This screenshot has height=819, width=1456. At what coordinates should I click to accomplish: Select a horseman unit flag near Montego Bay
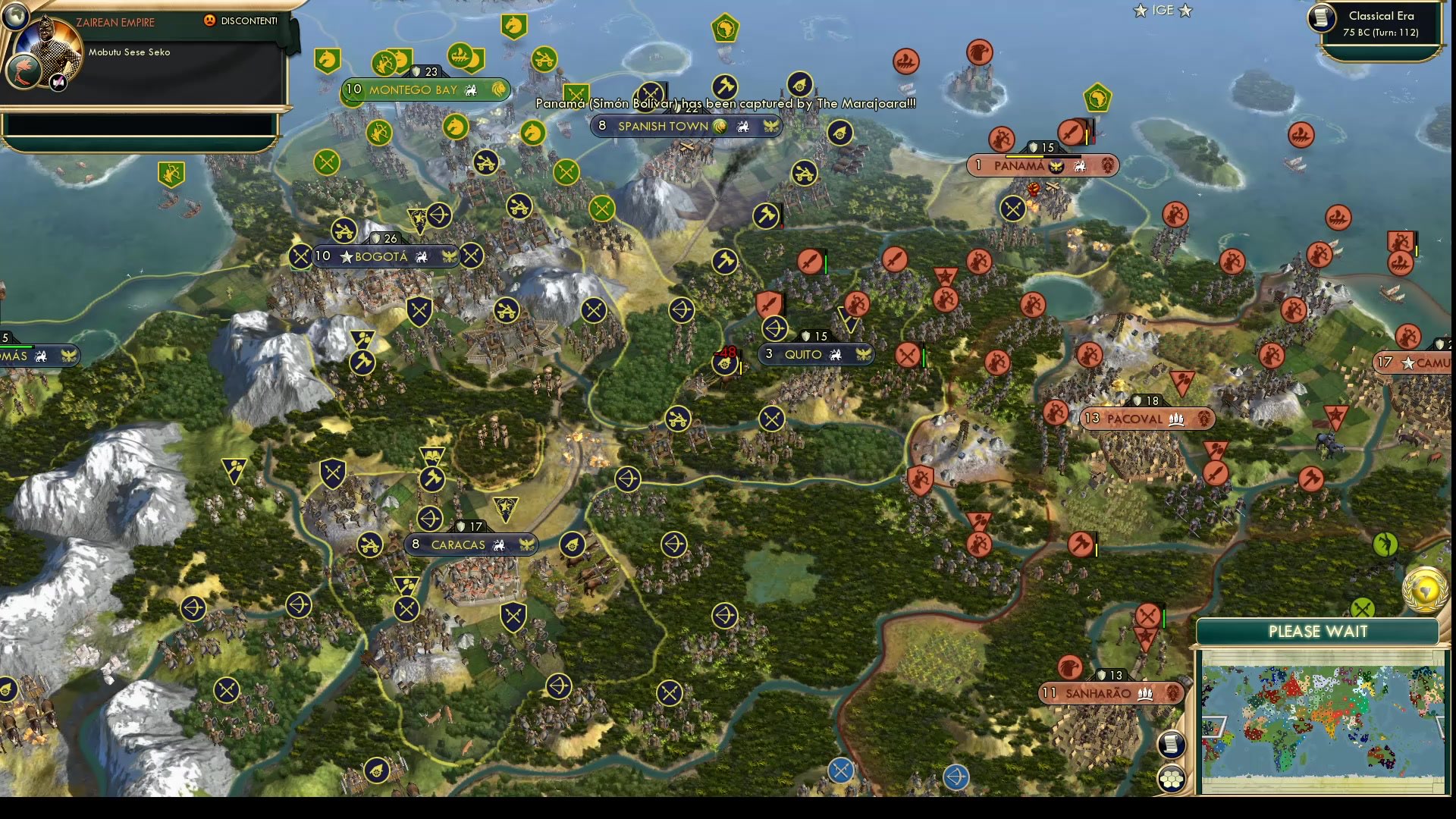328,61
